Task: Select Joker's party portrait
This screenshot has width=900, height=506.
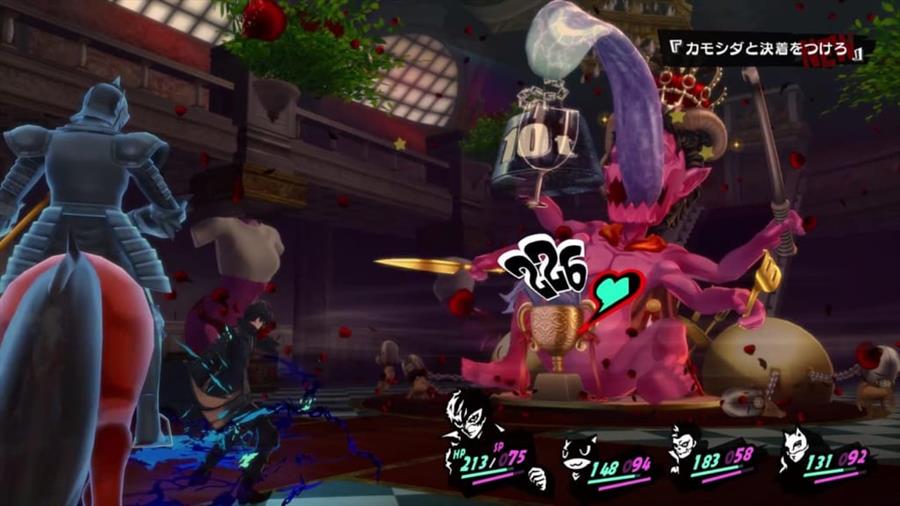Action: pos(467,412)
